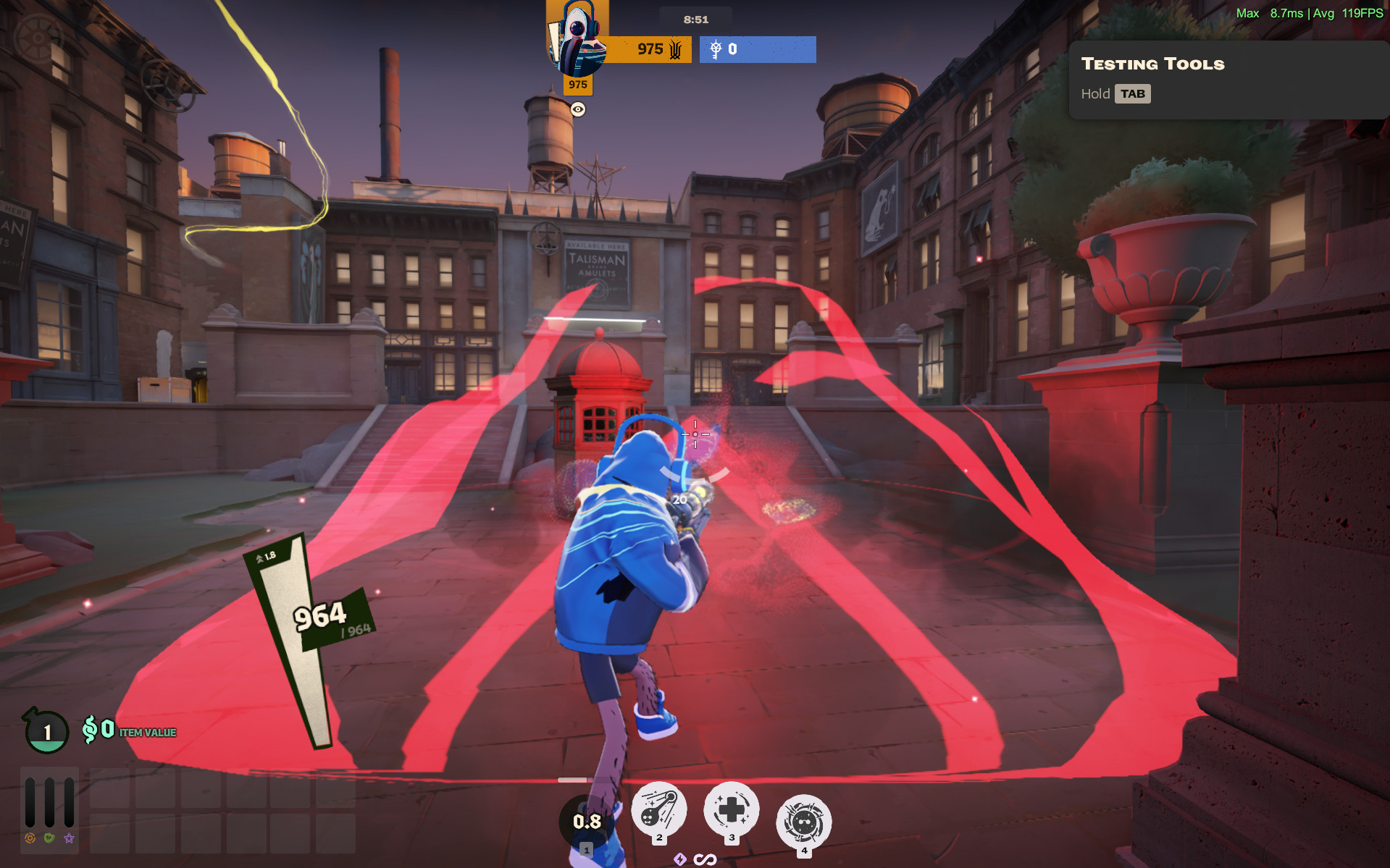
Task: Click the ability on cooldown showing 0.8
Action: click(x=586, y=822)
